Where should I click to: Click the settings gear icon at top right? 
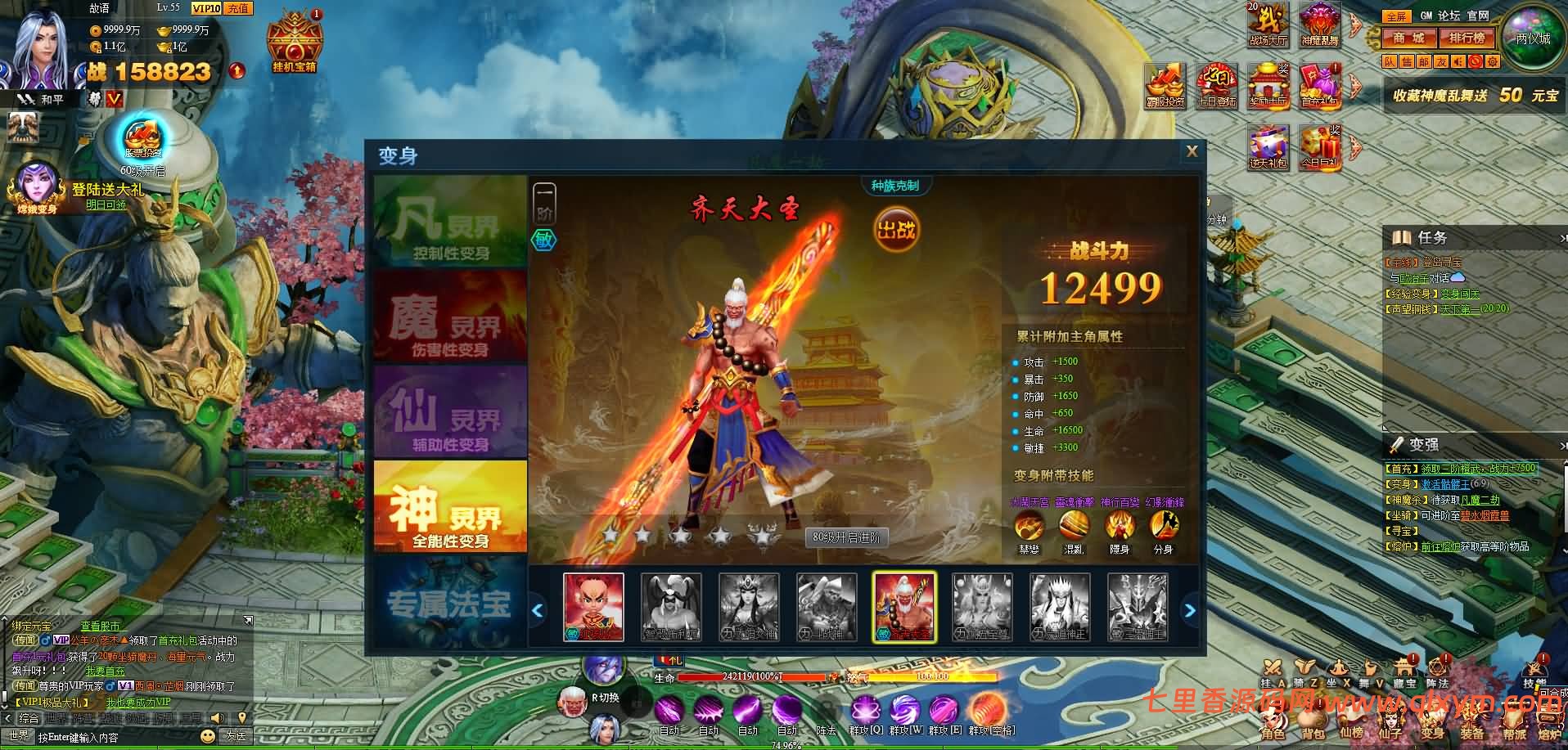pos(1493,61)
